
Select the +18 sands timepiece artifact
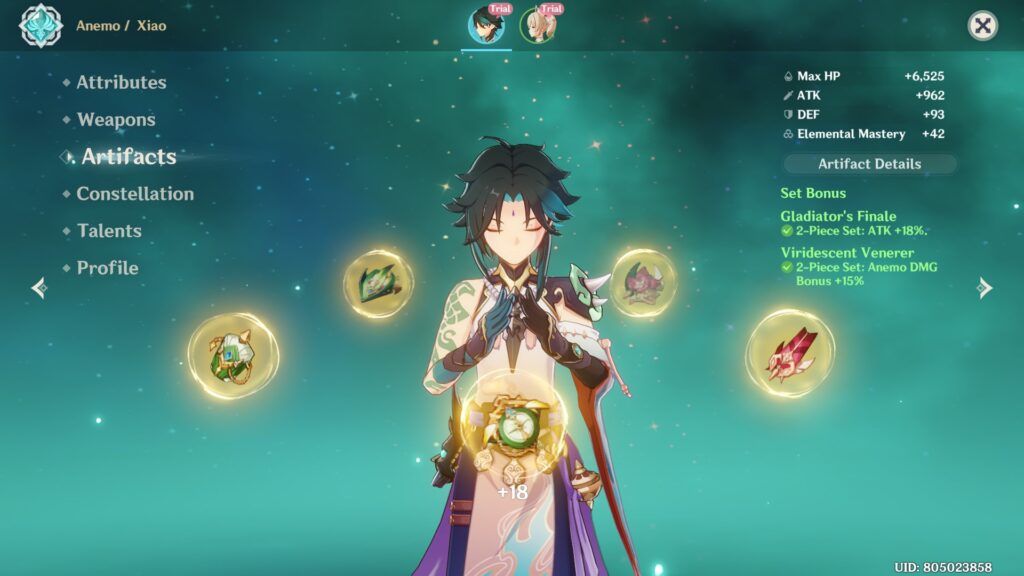[x=512, y=432]
